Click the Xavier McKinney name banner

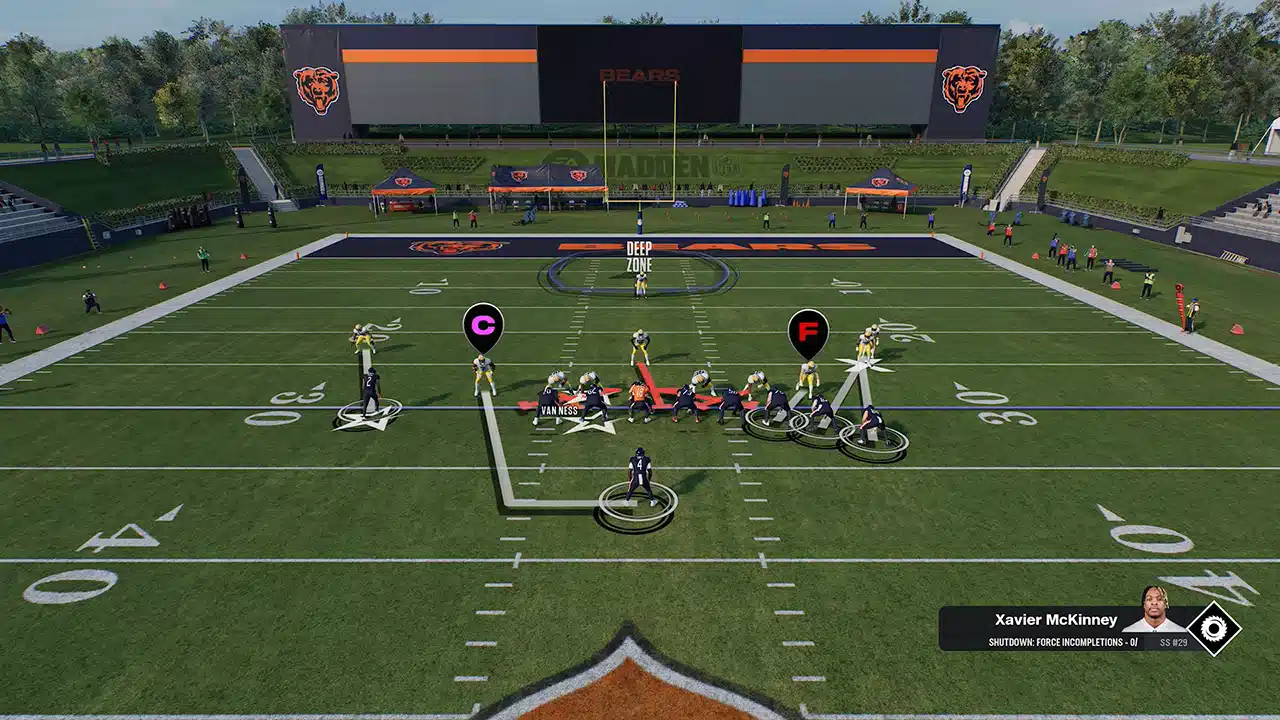[1055, 619]
